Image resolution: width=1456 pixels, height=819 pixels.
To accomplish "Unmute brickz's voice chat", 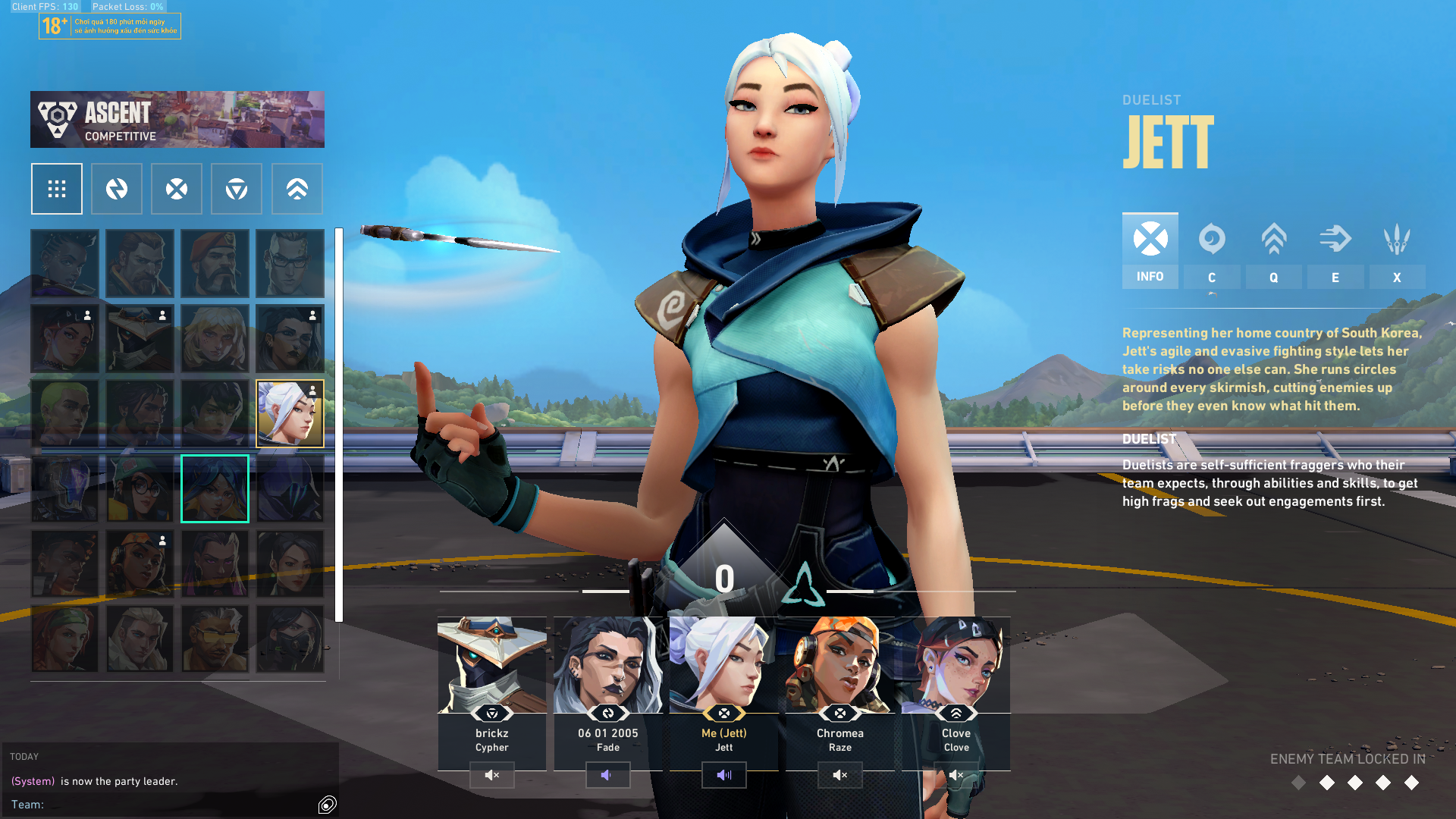I will [x=492, y=775].
